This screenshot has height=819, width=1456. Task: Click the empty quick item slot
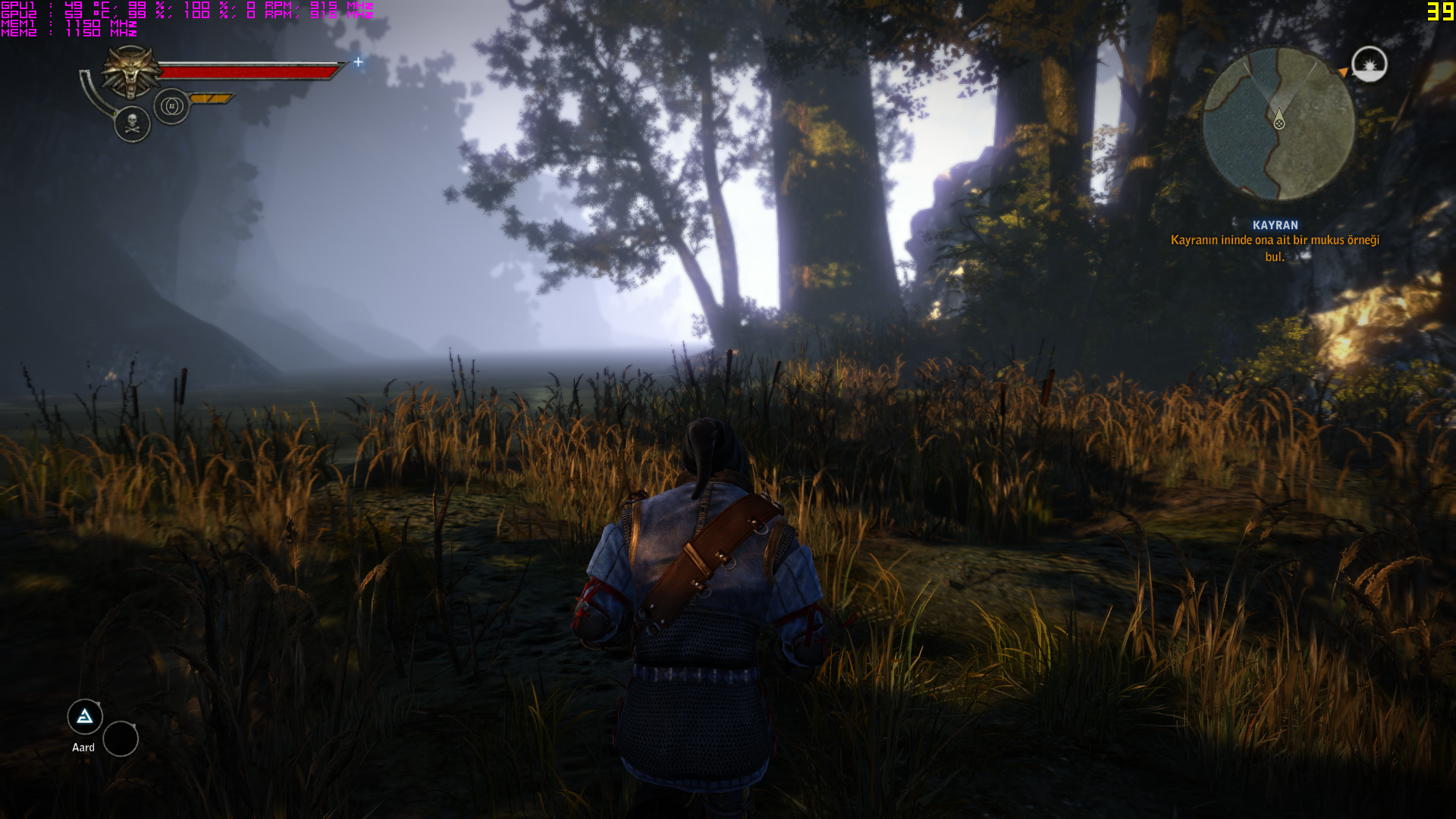tap(121, 739)
